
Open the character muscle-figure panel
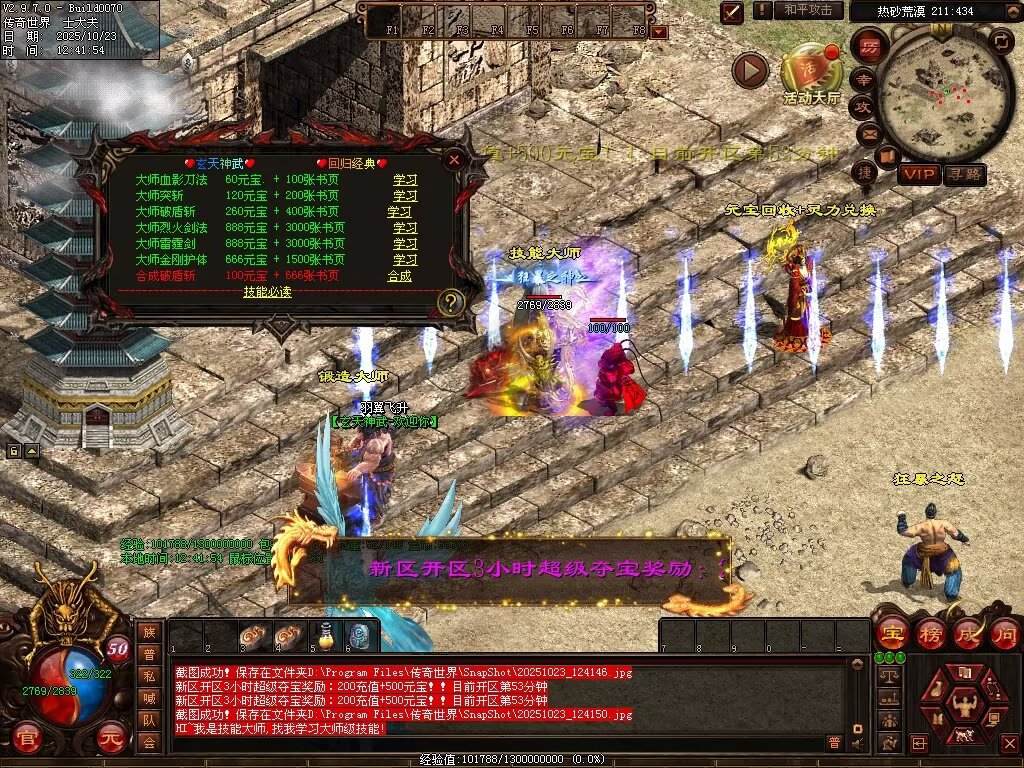pos(963,703)
